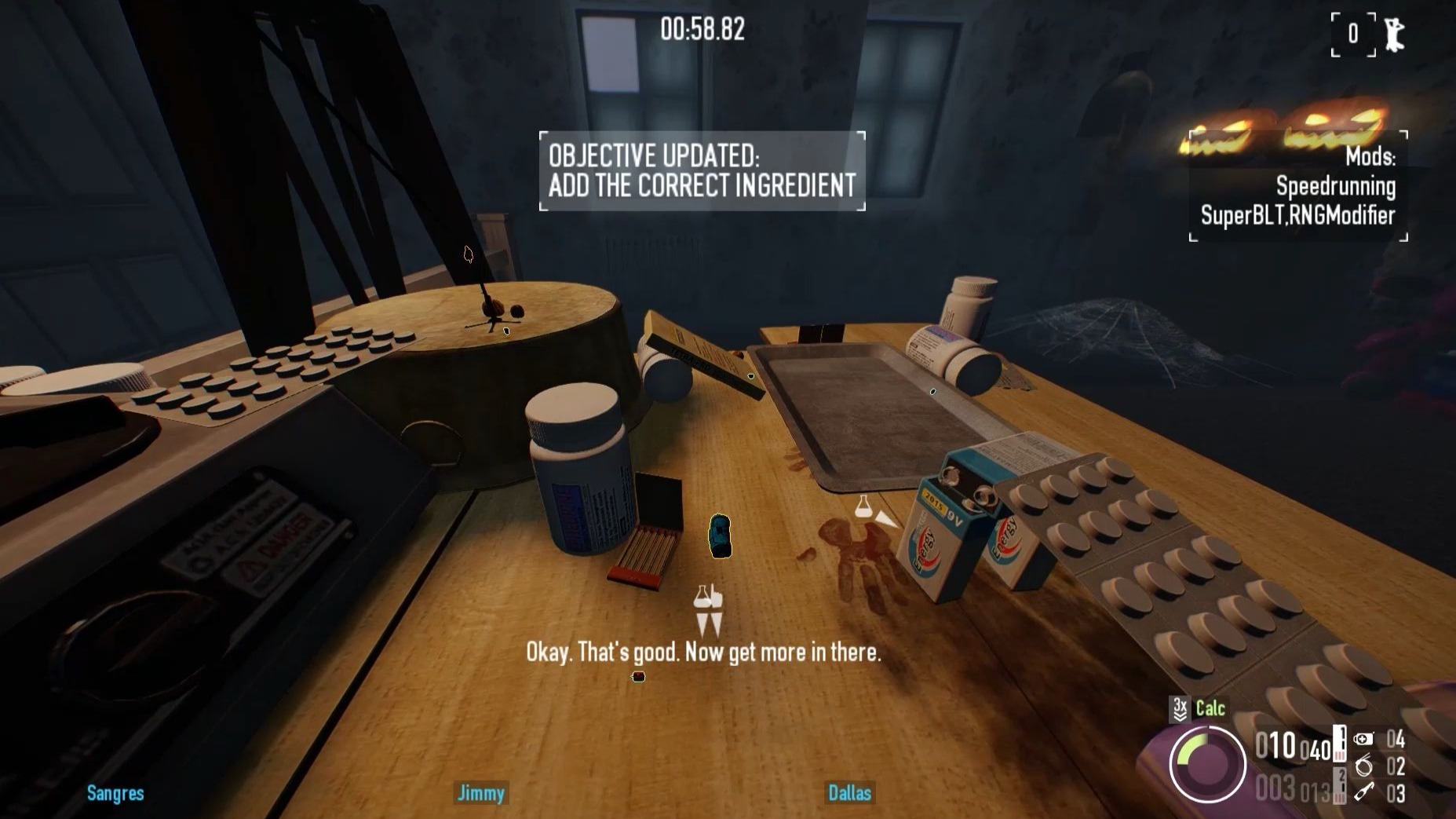Select the cable ties icon

pos(1364,766)
